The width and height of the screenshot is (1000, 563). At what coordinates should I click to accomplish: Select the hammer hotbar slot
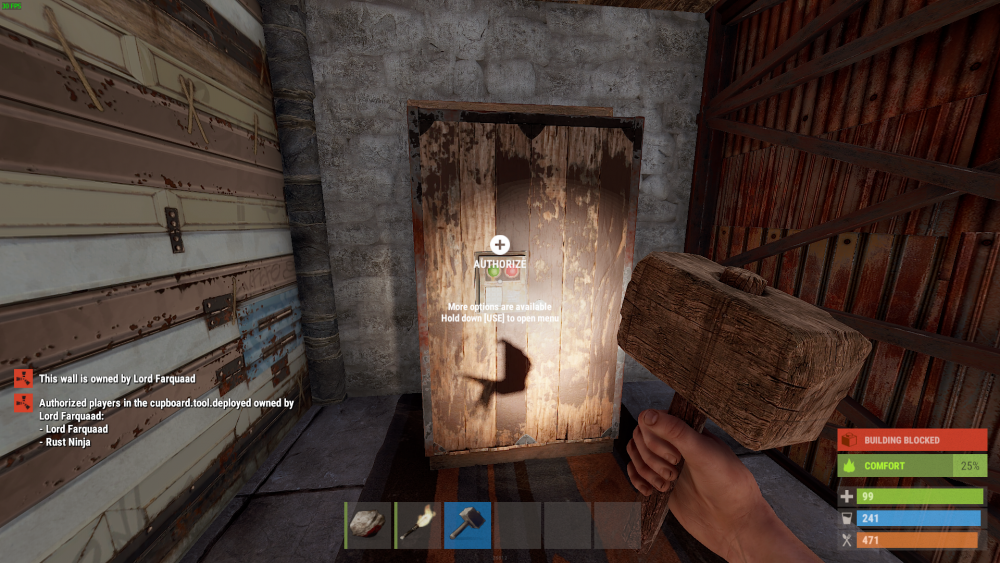(x=467, y=525)
